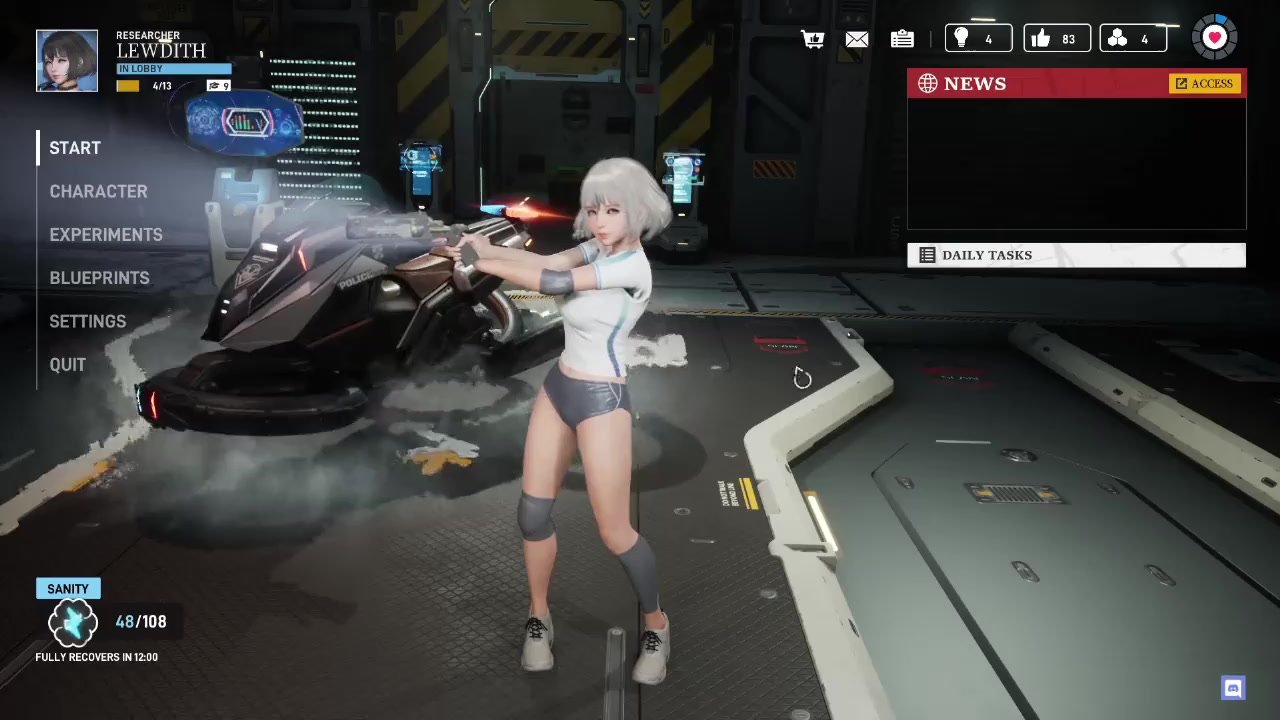This screenshot has height=720, width=1280.
Task: Open the CHARACTER menu
Action: (98, 191)
